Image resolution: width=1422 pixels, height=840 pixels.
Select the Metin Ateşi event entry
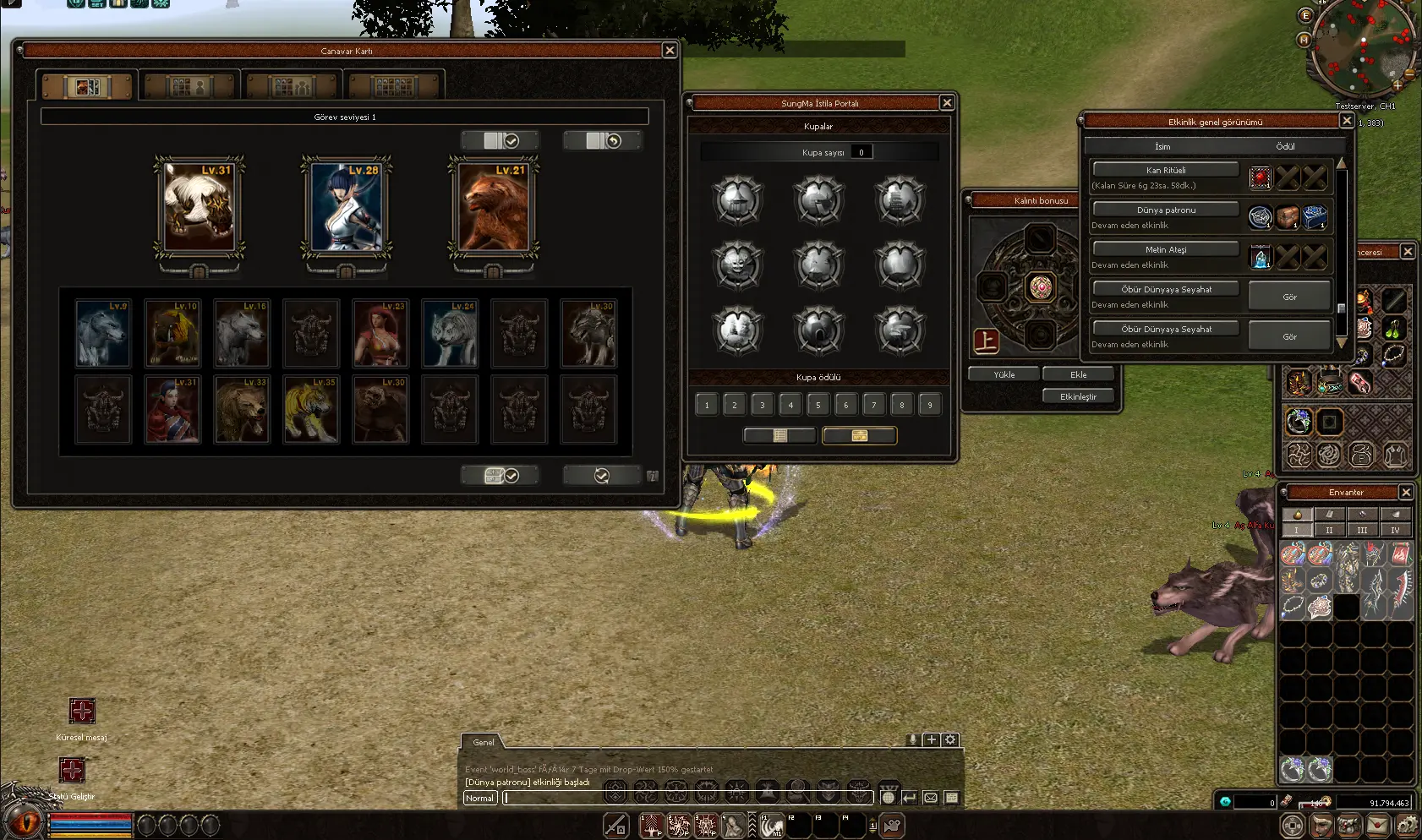1166,249
